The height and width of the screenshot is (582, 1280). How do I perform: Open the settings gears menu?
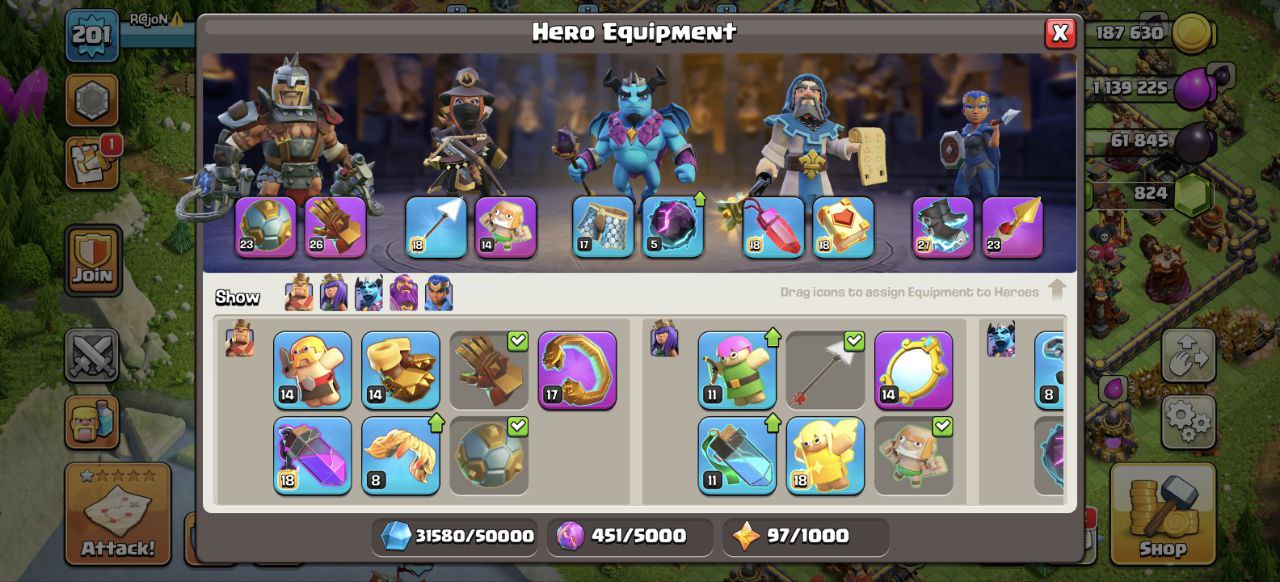pos(1188,421)
